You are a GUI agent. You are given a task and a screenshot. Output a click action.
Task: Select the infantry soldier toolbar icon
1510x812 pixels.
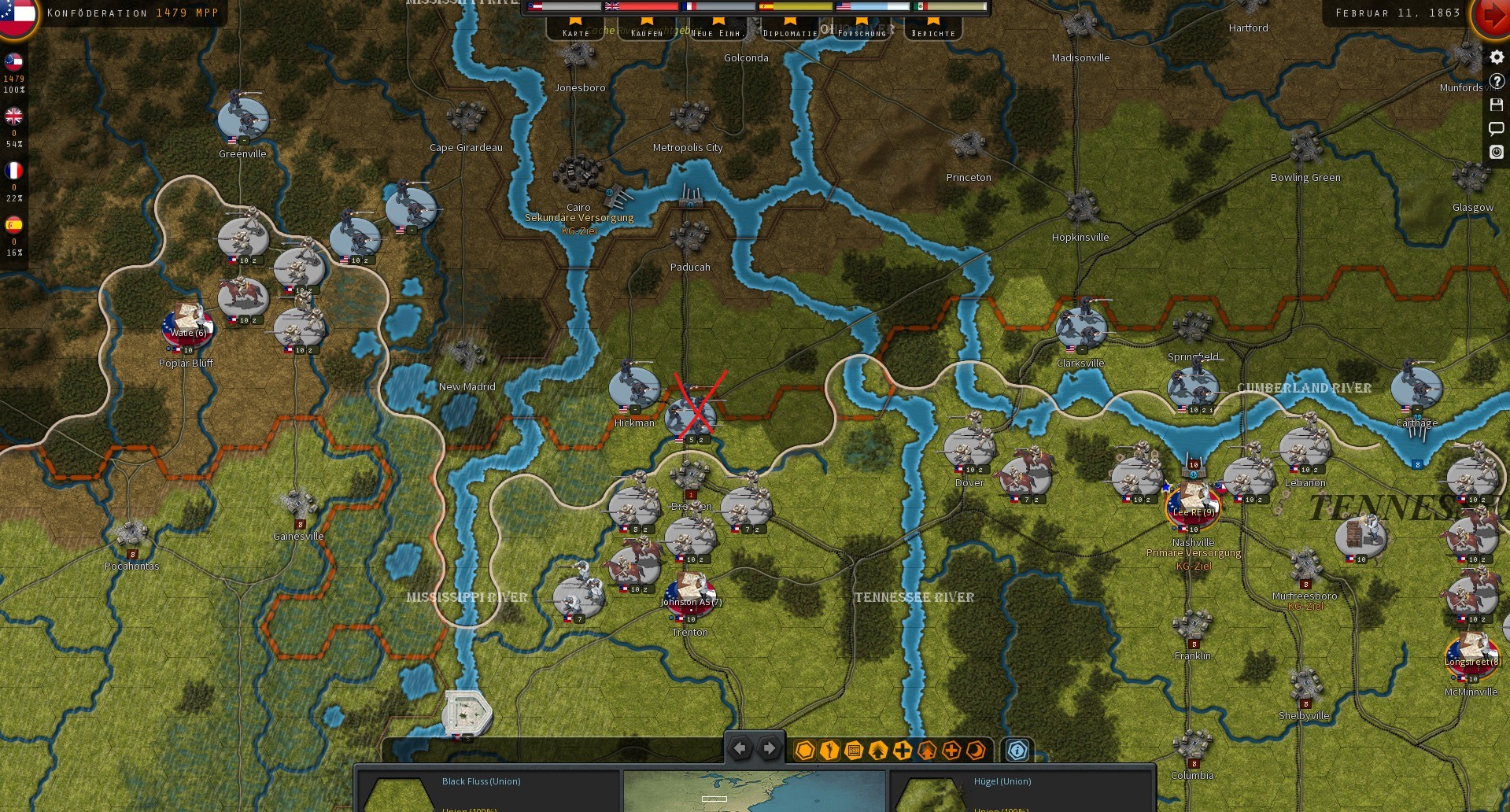pyautogui.click(x=829, y=751)
